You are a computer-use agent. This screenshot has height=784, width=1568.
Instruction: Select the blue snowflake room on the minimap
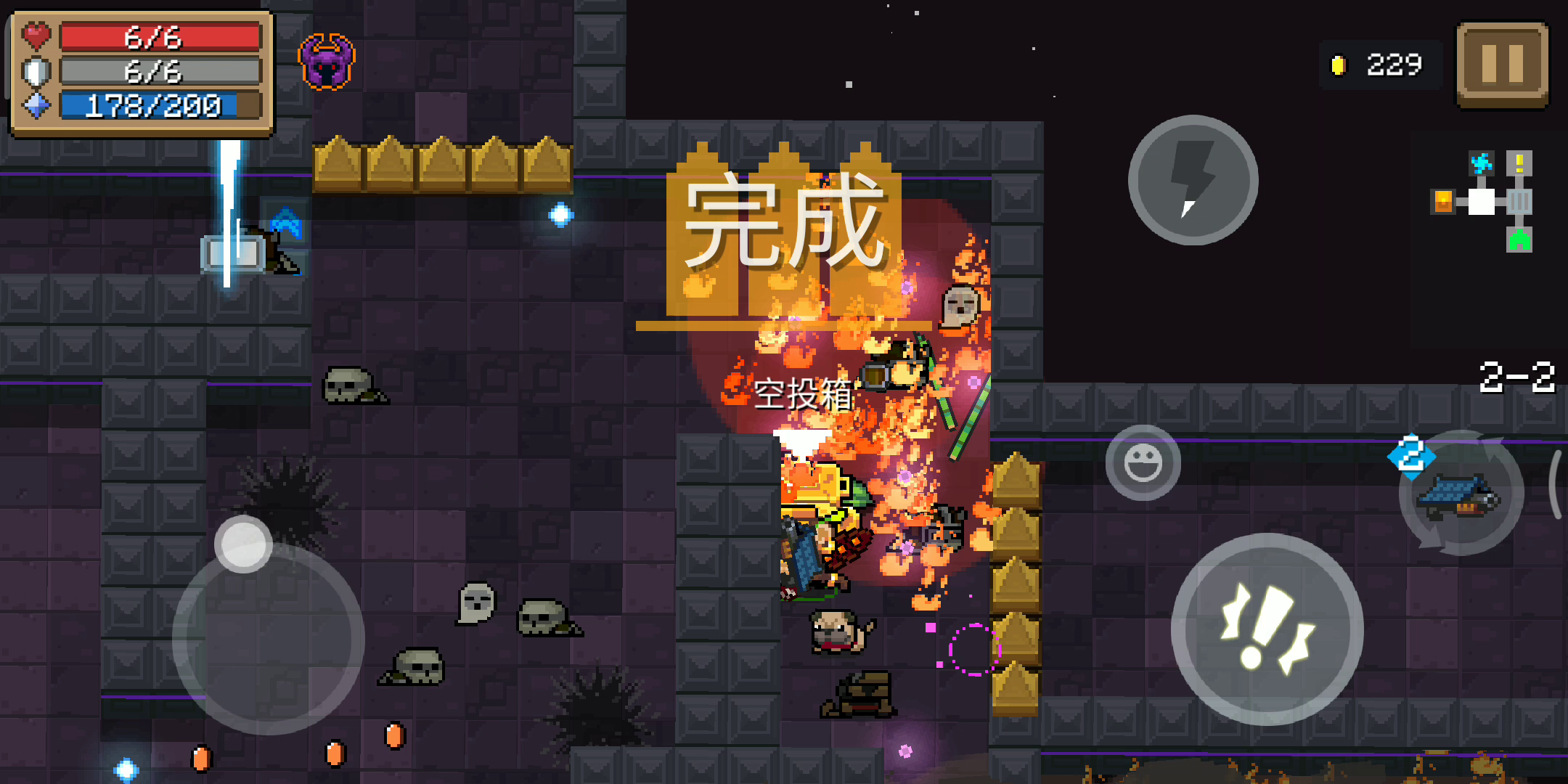click(x=1482, y=163)
